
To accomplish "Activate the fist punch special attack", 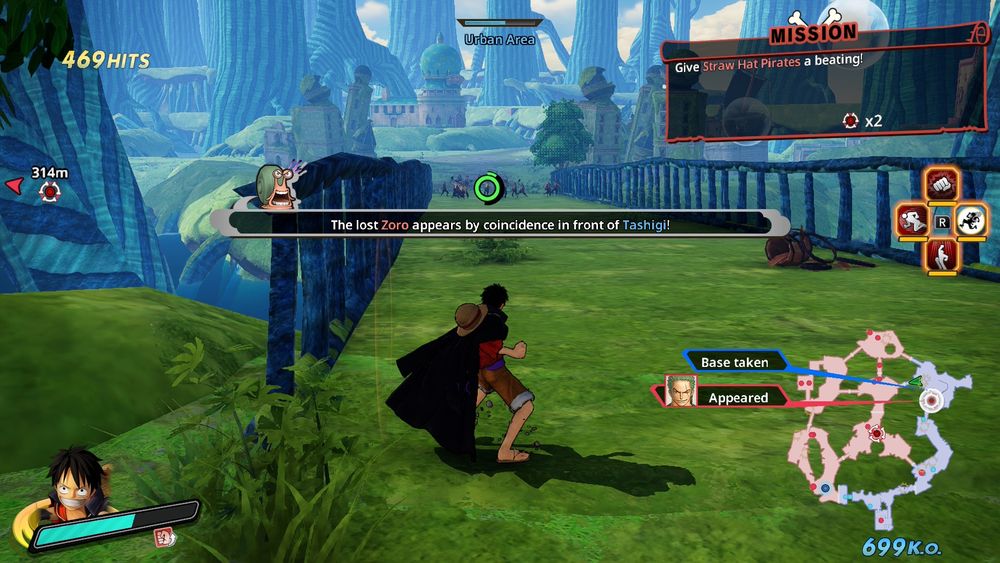I will 942,184.
